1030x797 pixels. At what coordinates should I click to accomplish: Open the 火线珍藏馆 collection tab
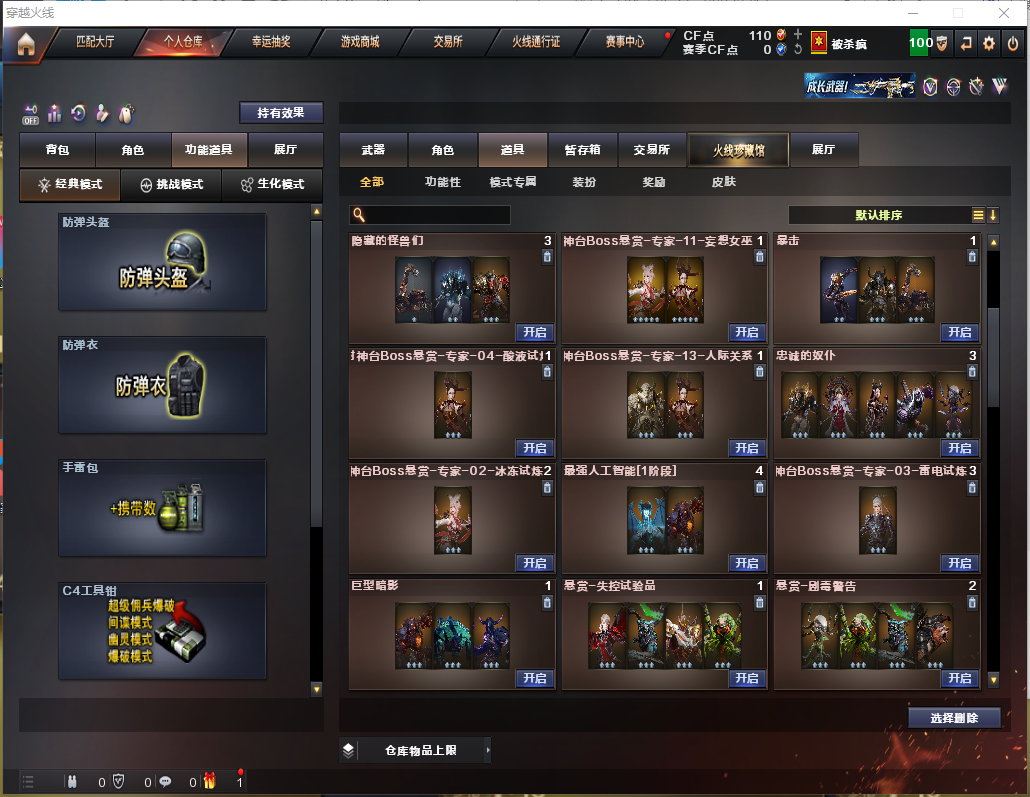coord(738,150)
